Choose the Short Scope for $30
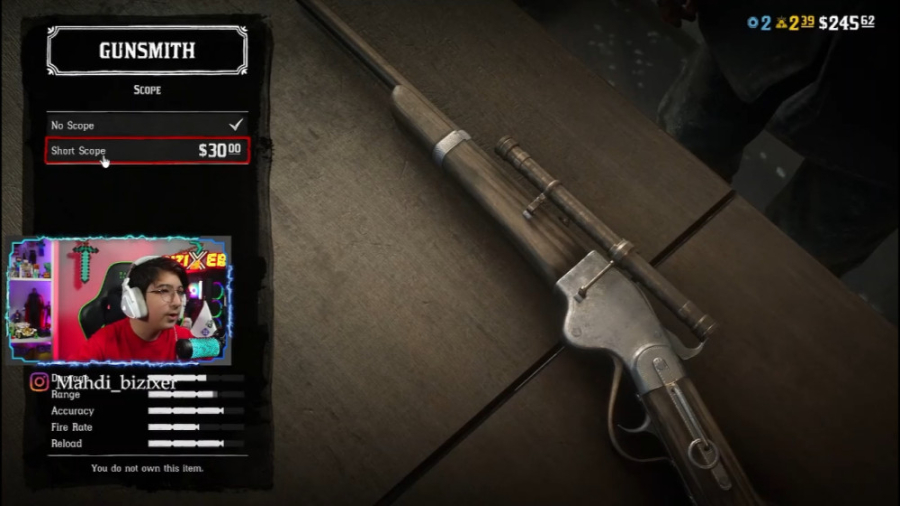This screenshot has width=900, height=506. pos(147,151)
